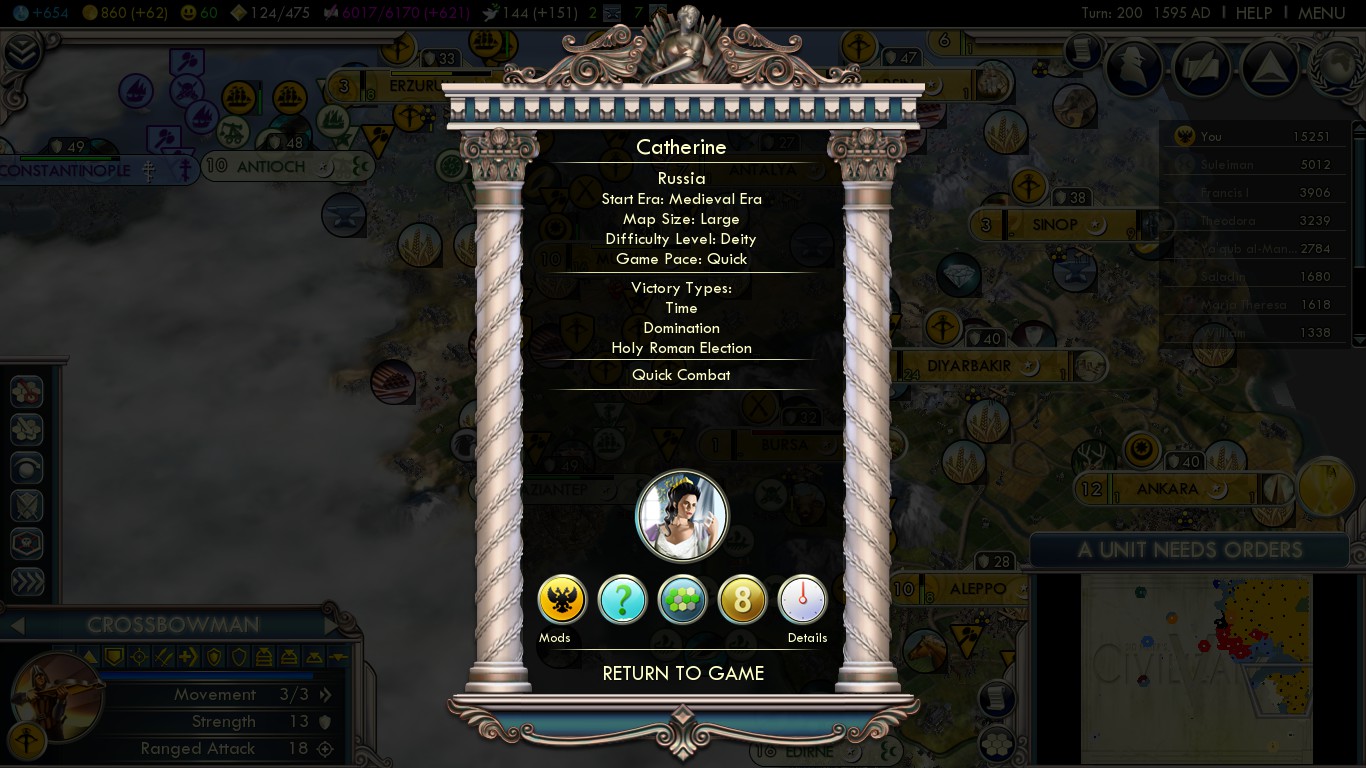This screenshot has width=1366, height=768.
Task: Open the Details clock icon
Action: pyautogui.click(x=802, y=600)
